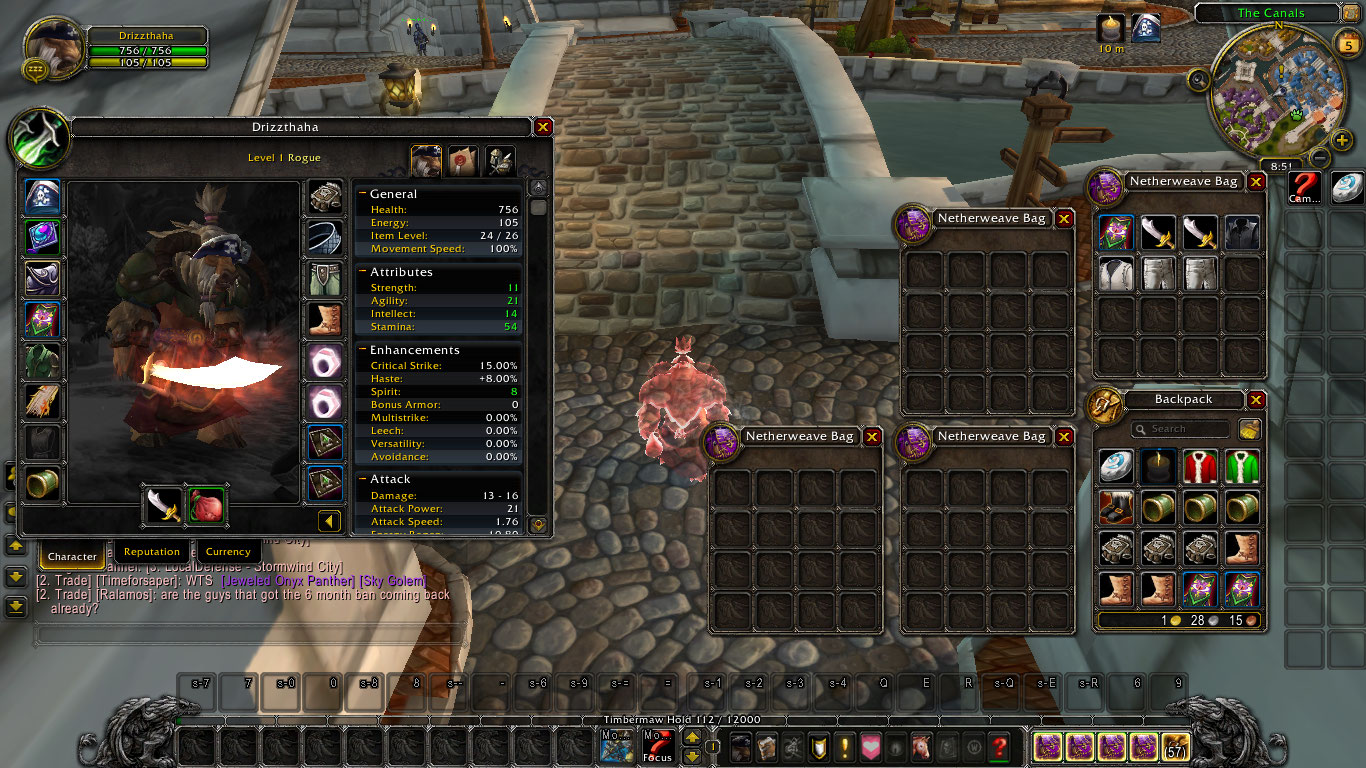Image resolution: width=1366 pixels, height=768 pixels.
Task: Open the red question mark help menu
Action: pyautogui.click(x=998, y=747)
